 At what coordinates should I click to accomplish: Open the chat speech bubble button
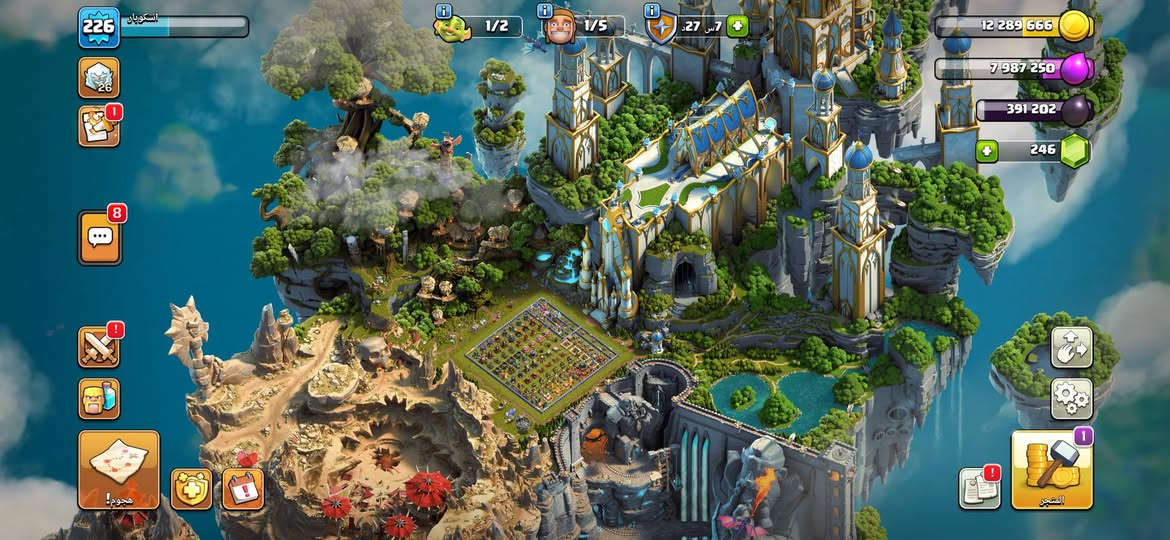pos(100,237)
